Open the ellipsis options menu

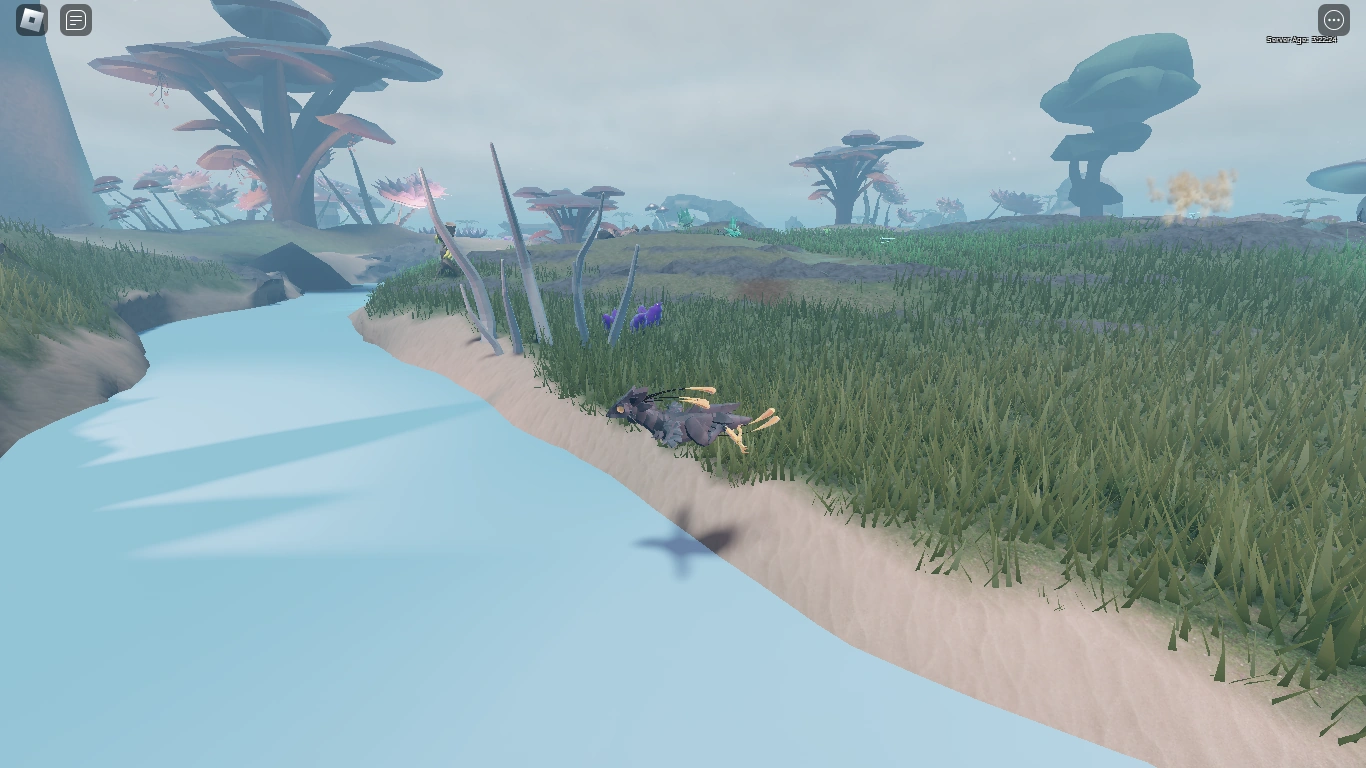pyautogui.click(x=1333, y=19)
